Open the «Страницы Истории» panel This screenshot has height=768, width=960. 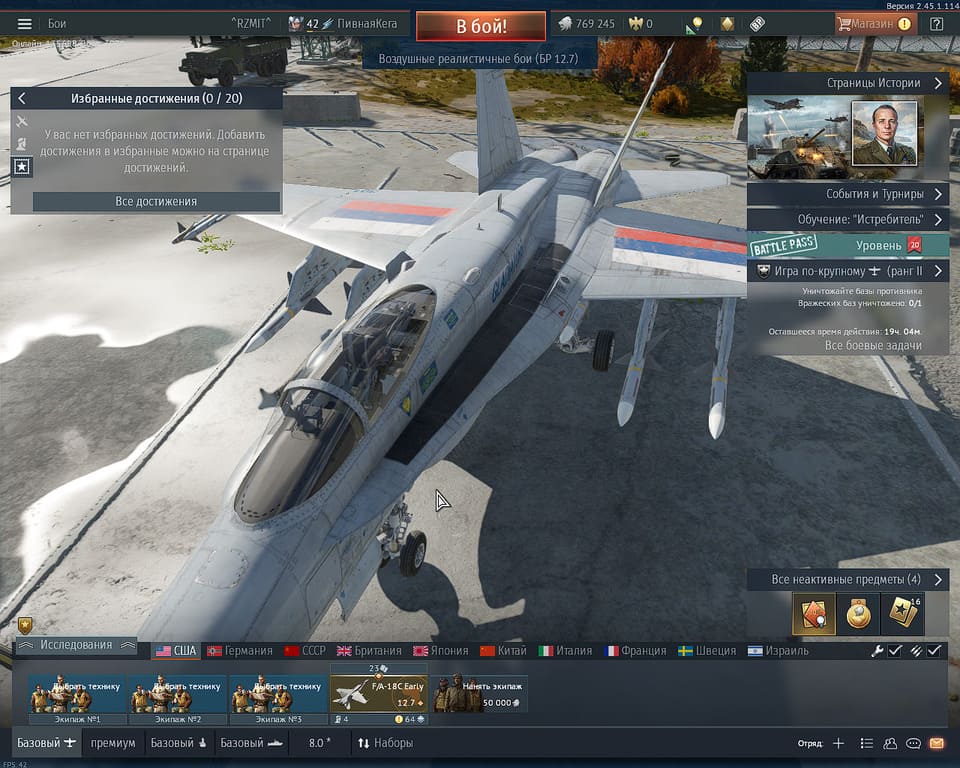847,84
